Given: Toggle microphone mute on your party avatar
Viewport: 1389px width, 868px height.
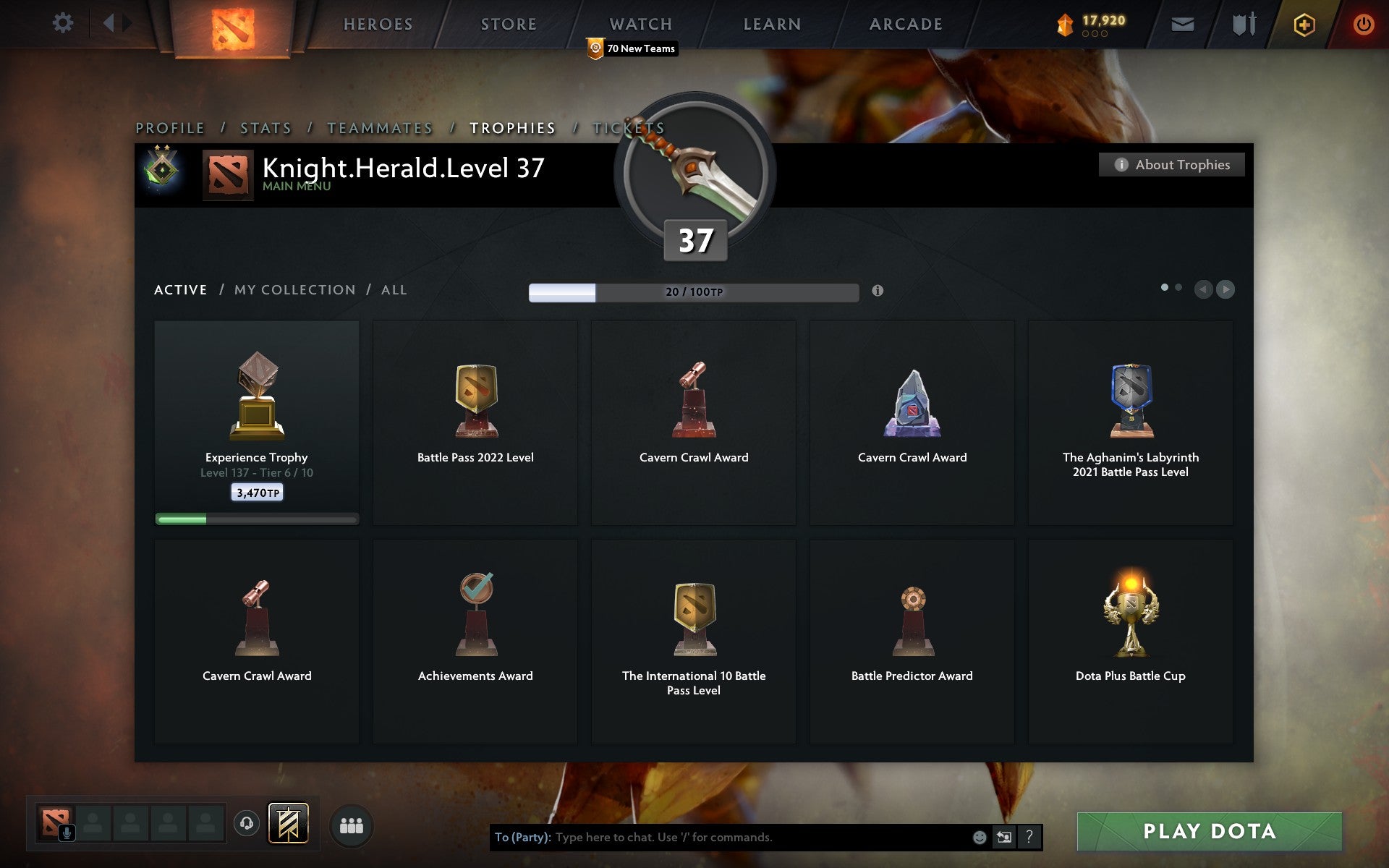Looking at the screenshot, I should [x=67, y=832].
